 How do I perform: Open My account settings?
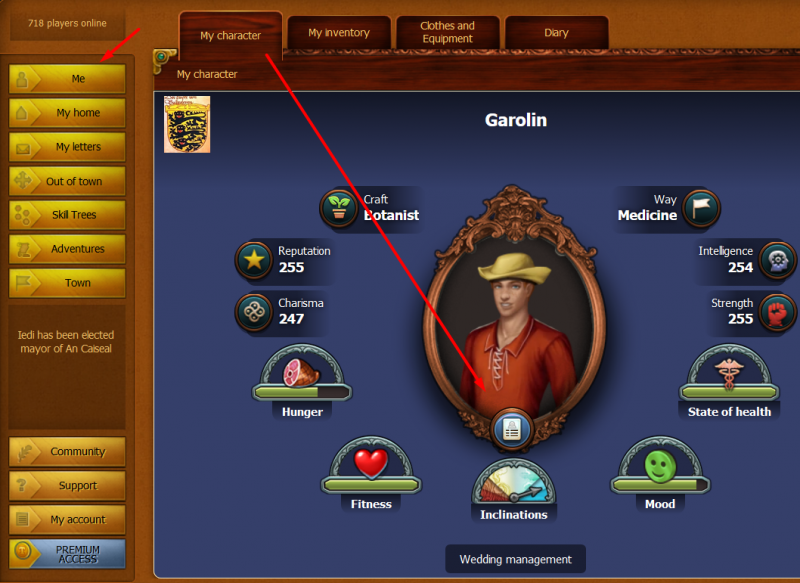(x=68, y=520)
